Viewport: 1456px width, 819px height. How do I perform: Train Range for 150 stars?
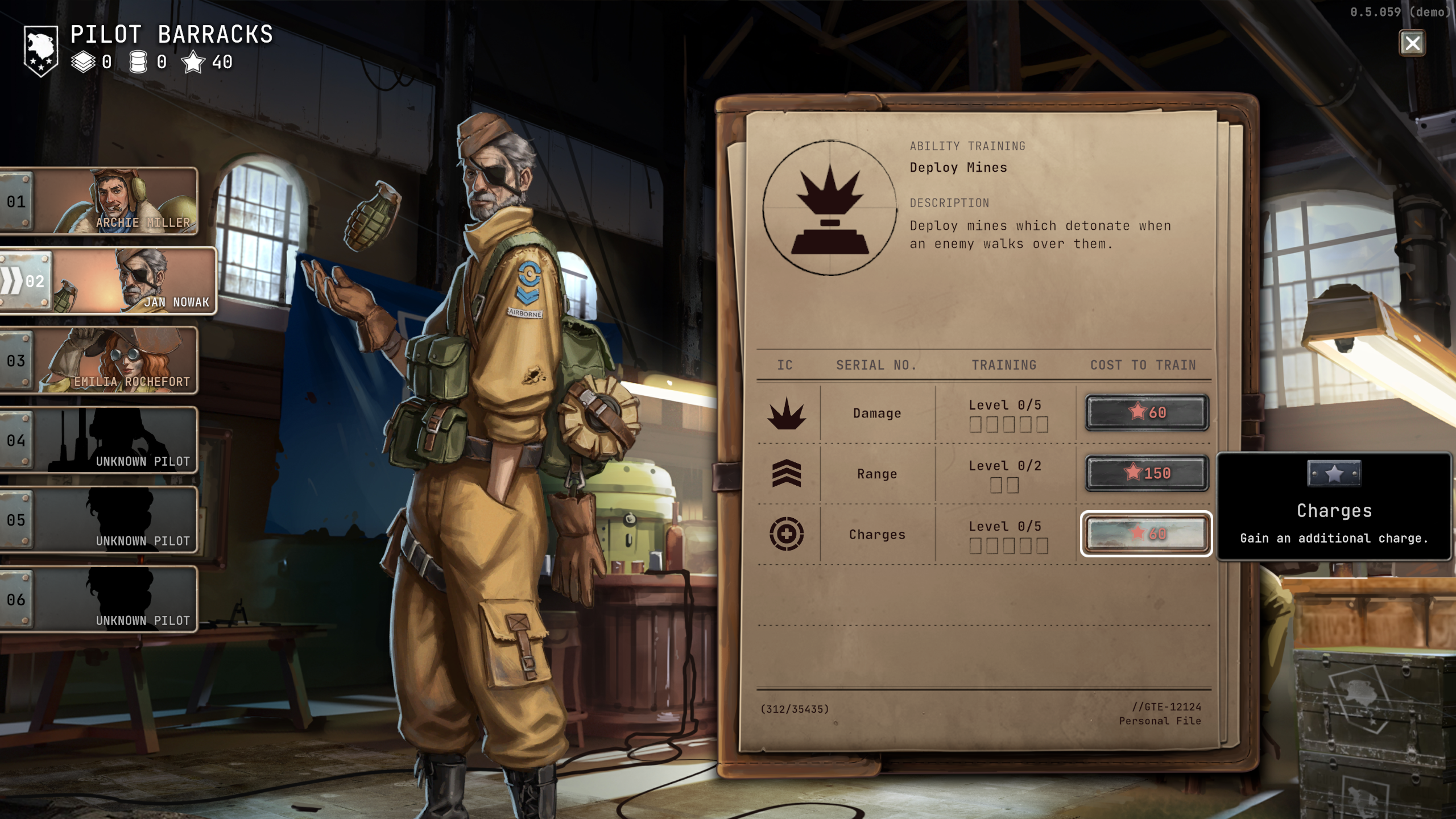coord(1146,473)
